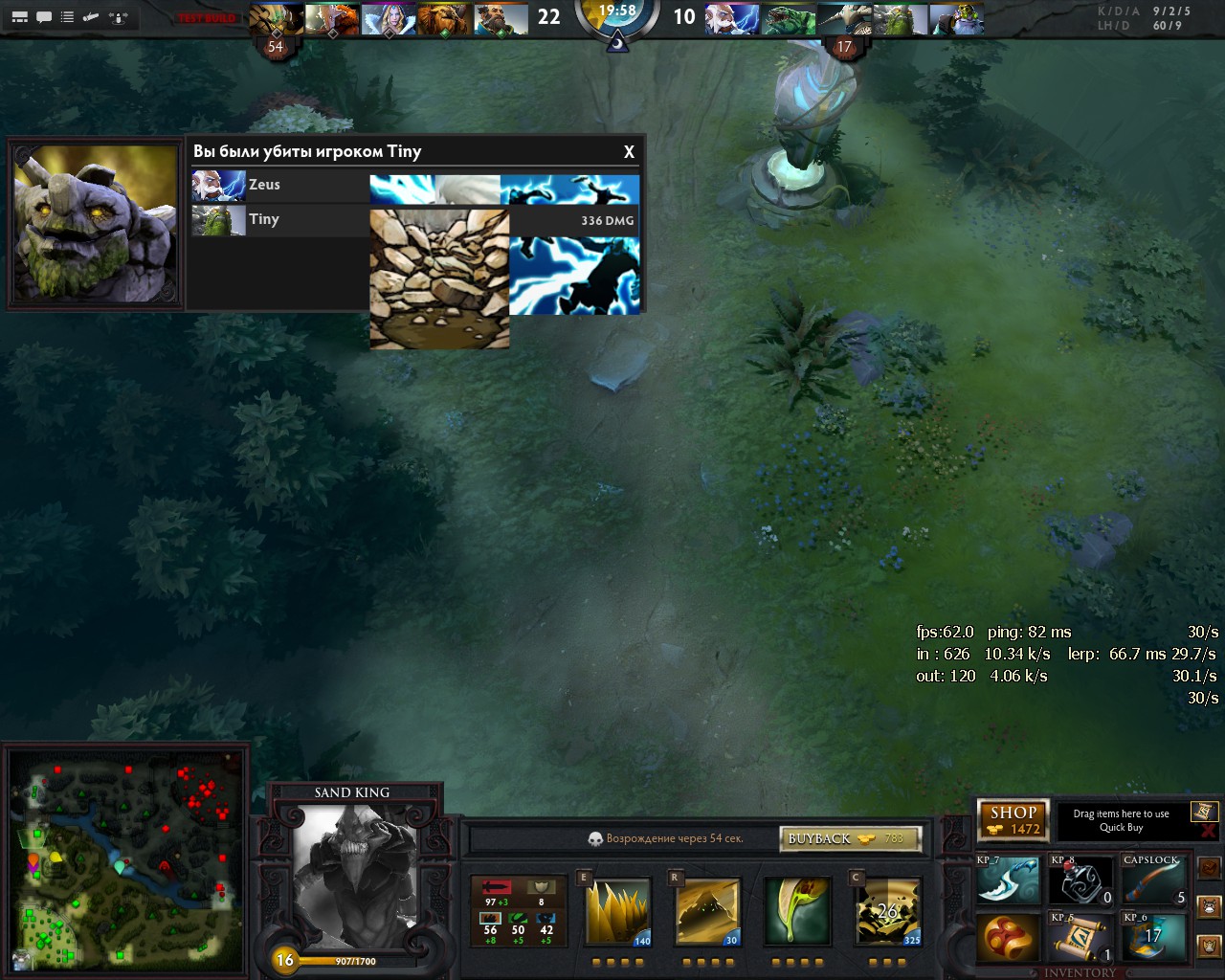Use the Town Portal Scroll in inventory
Viewport: 1225px width, 980px height.
click(1081, 938)
